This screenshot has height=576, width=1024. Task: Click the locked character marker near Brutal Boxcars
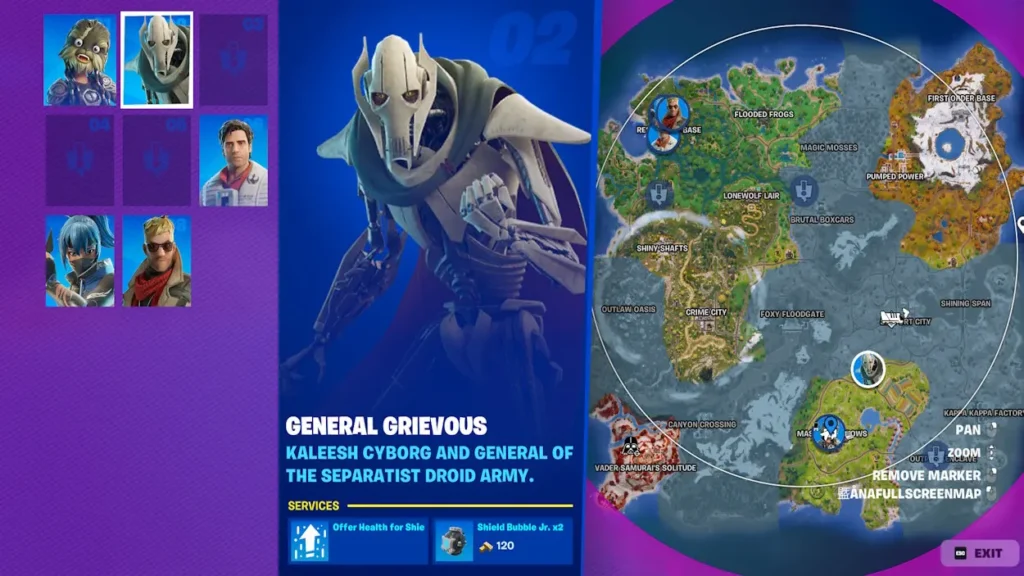803,189
